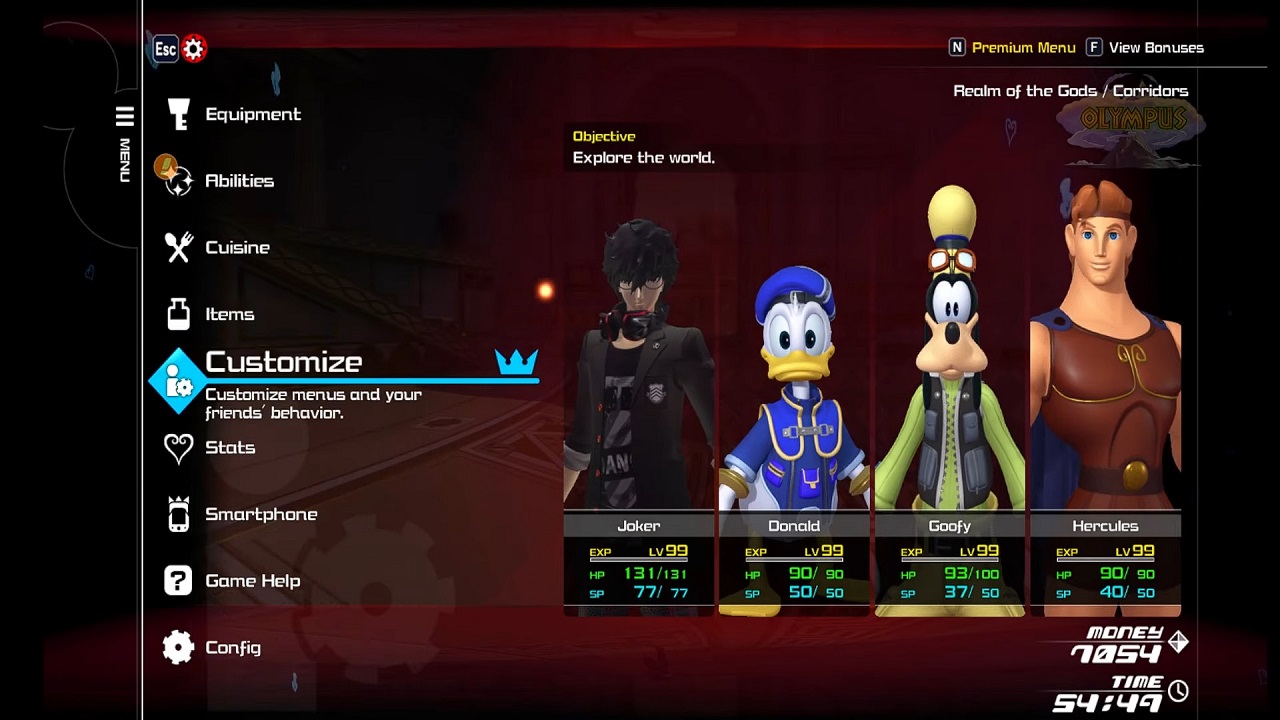Click the red gear icon near Esc
The height and width of the screenshot is (720, 1280).
coord(194,48)
